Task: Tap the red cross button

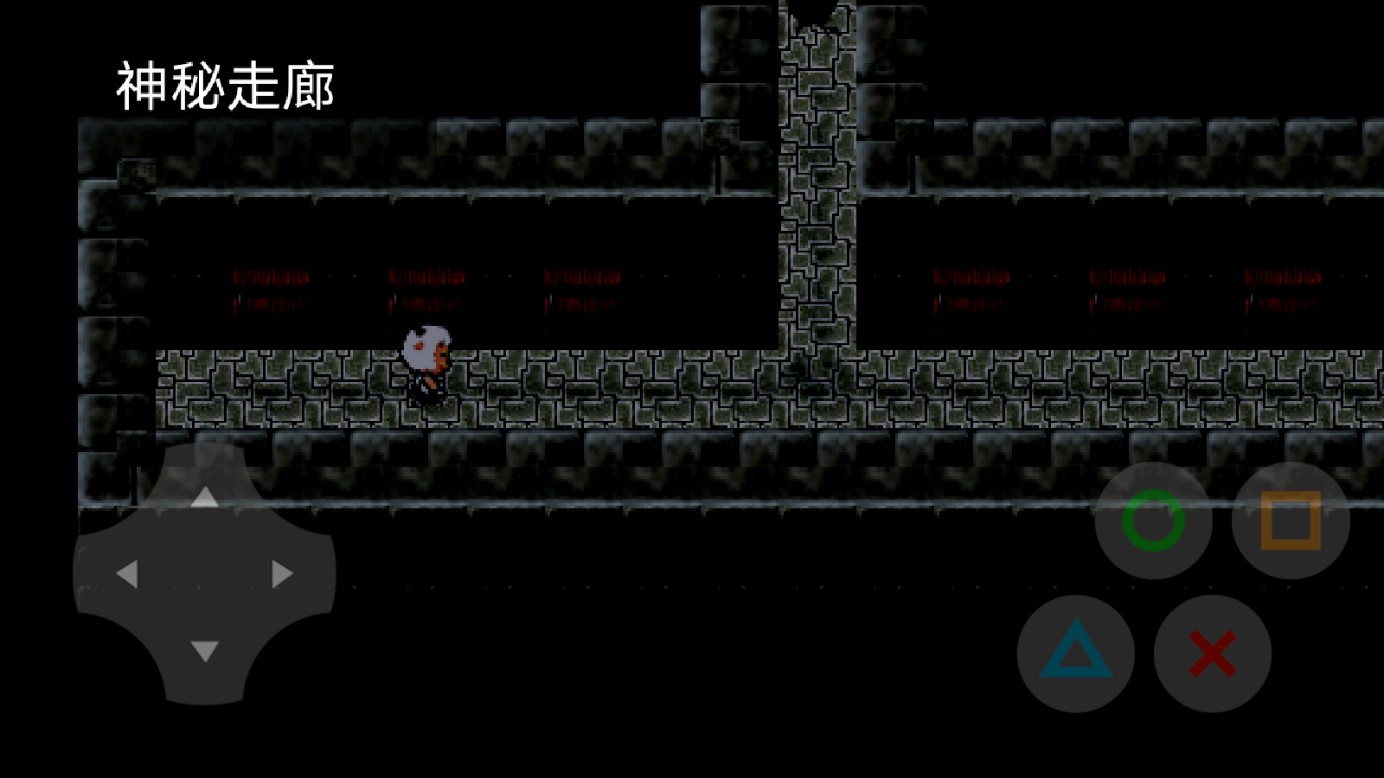Action: click(1212, 654)
